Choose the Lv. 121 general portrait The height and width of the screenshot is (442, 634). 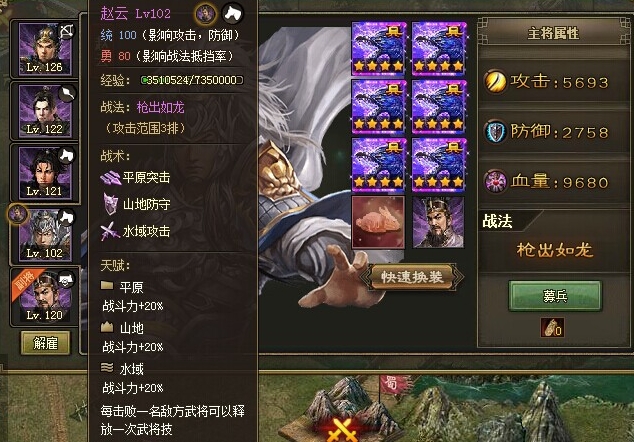(x=45, y=172)
